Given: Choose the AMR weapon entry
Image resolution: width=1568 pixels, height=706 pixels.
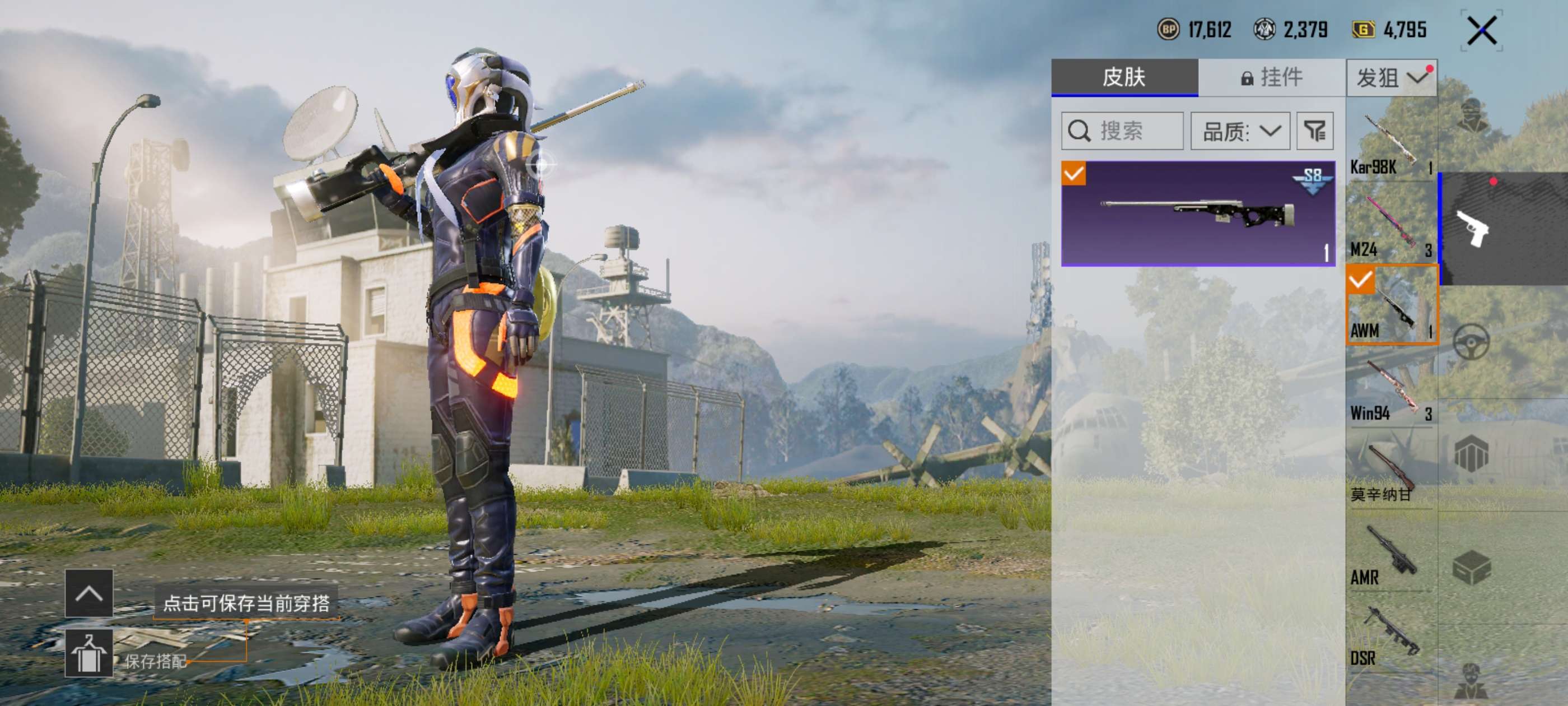Looking at the screenshot, I should pos(1391,554).
